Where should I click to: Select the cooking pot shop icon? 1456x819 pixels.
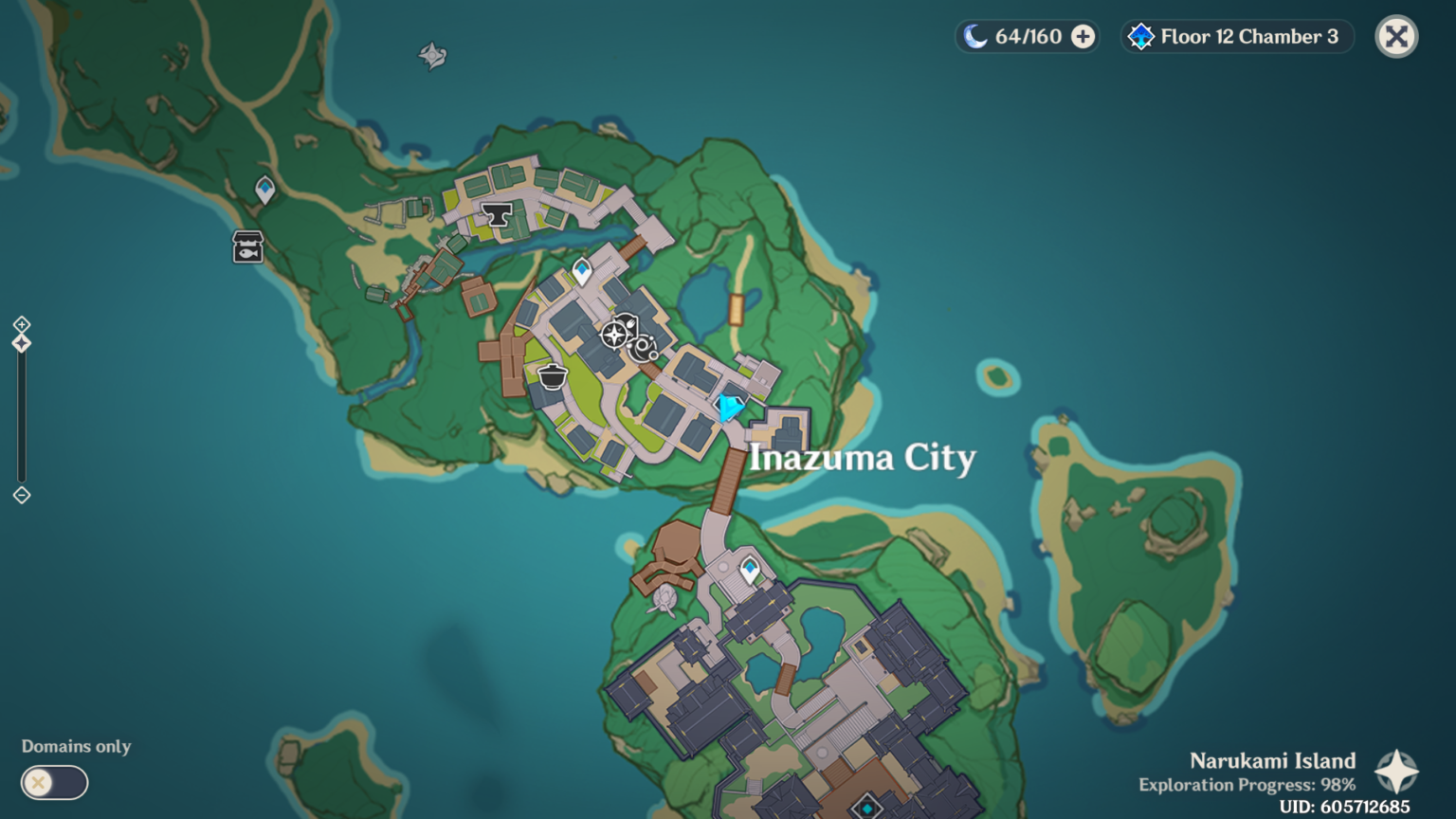(x=551, y=375)
